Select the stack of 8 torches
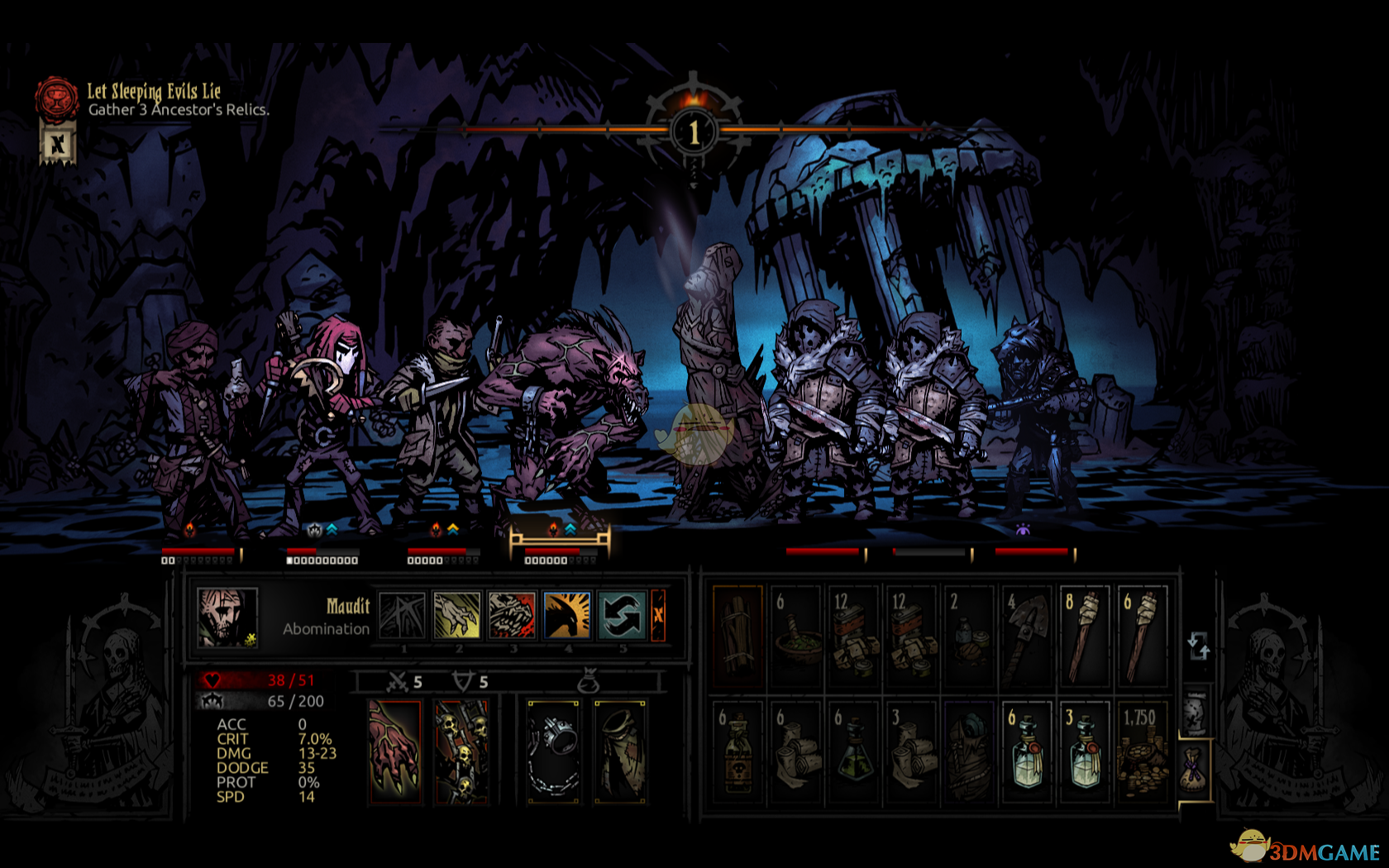The height and width of the screenshot is (868, 1389). pyautogui.click(x=1084, y=635)
